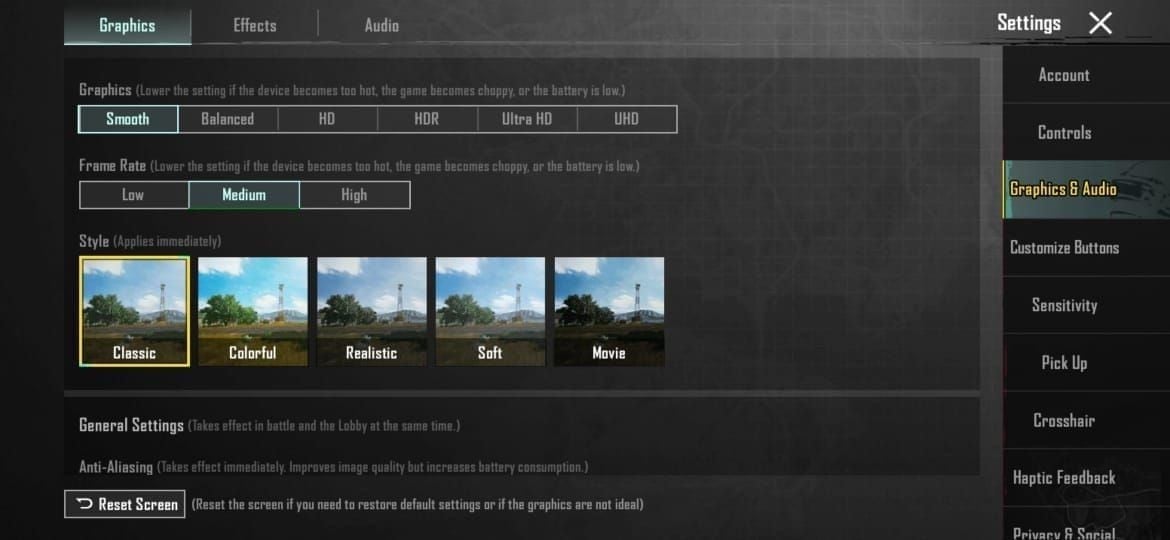The height and width of the screenshot is (540, 1170).
Task: Set graphics quality to Ultra HD
Action: click(527, 119)
